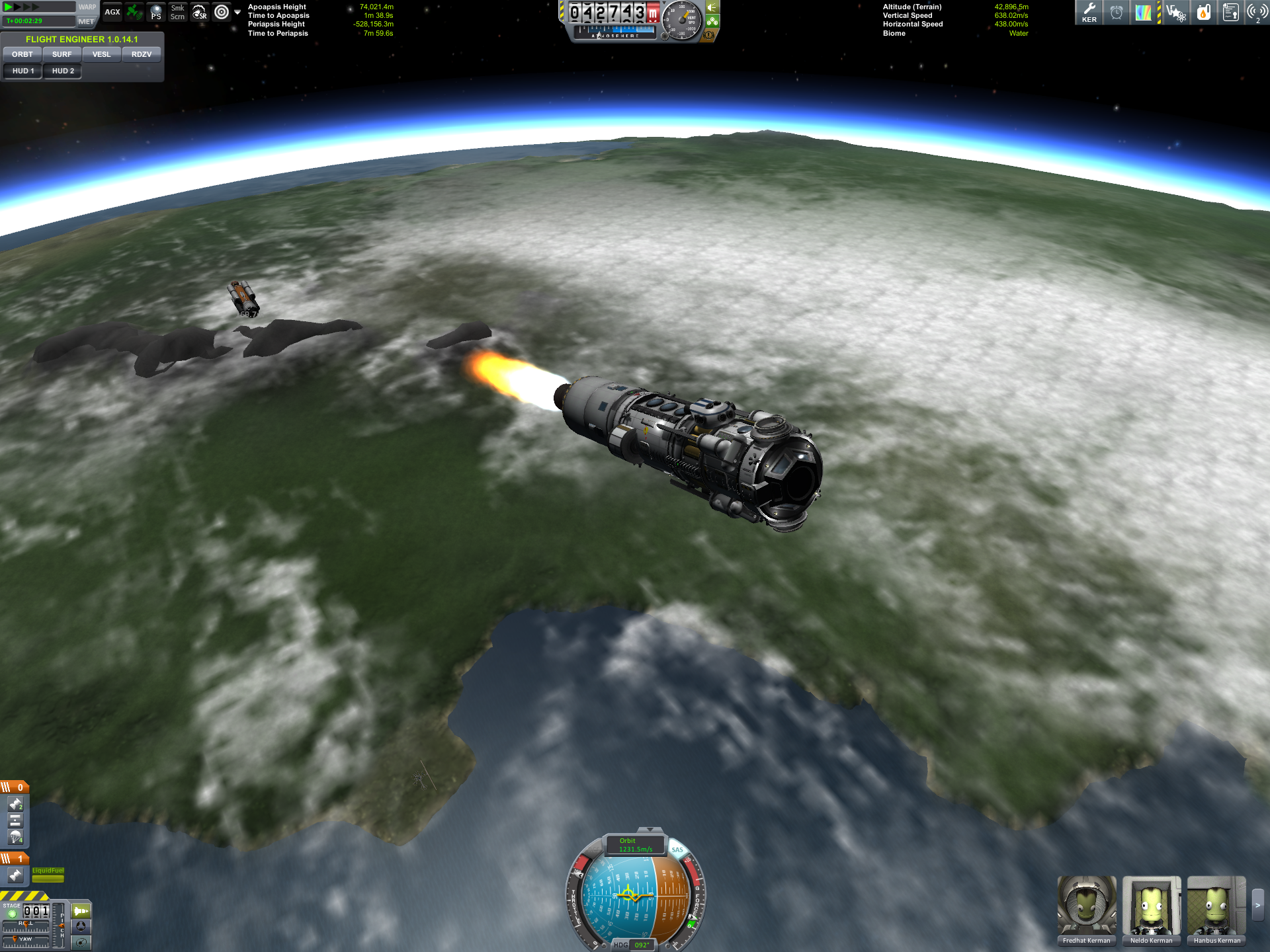Open the RDZV rendezvous panel
1270x952 pixels.
pos(142,54)
